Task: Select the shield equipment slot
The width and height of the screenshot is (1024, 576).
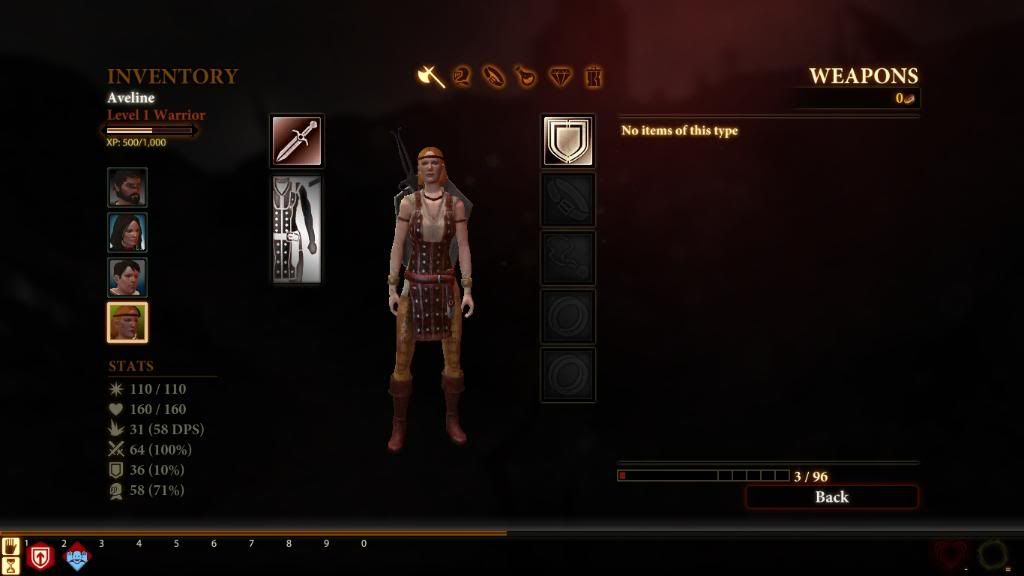Action: pyautogui.click(x=568, y=141)
